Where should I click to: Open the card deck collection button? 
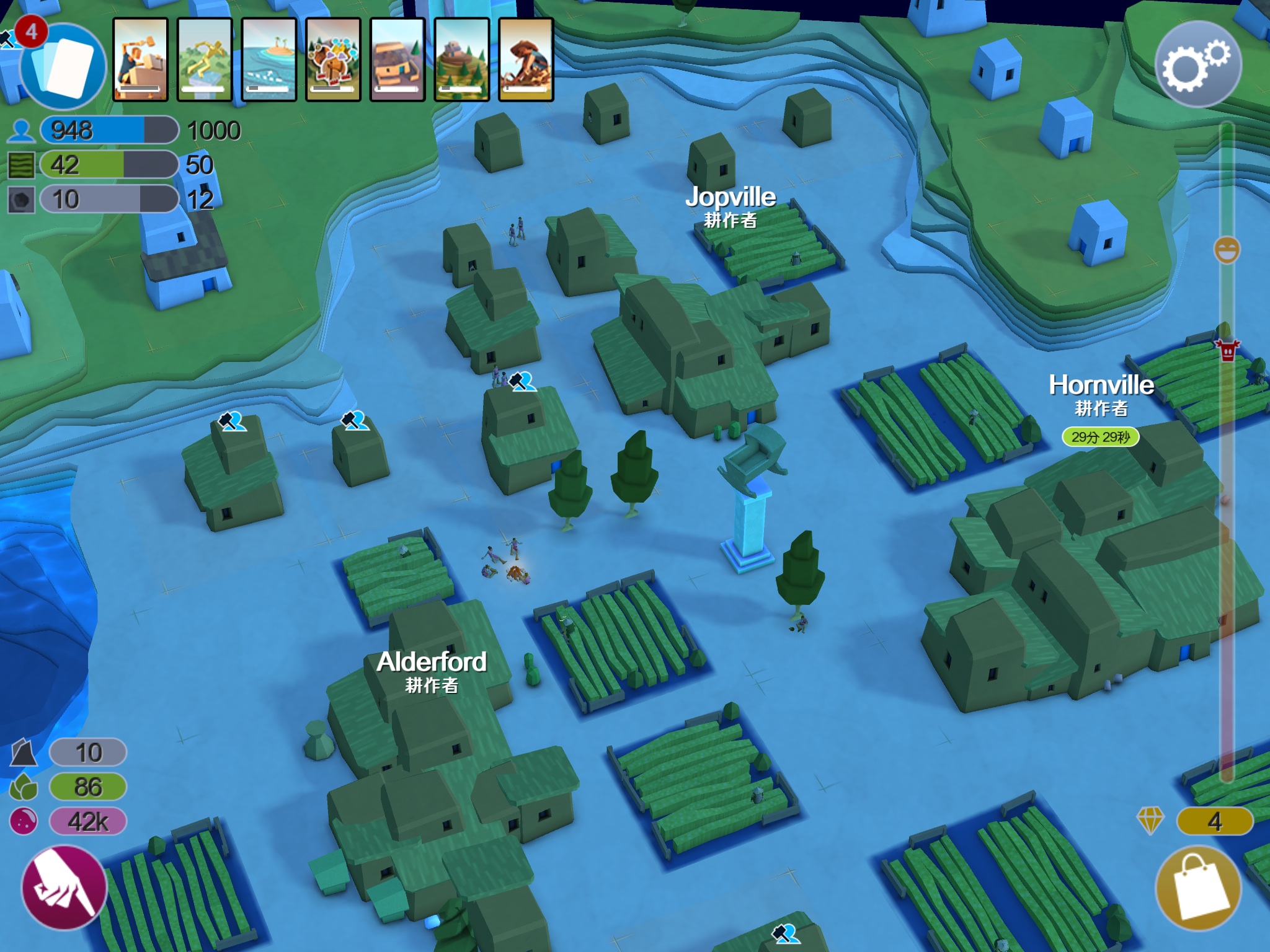click(x=63, y=66)
